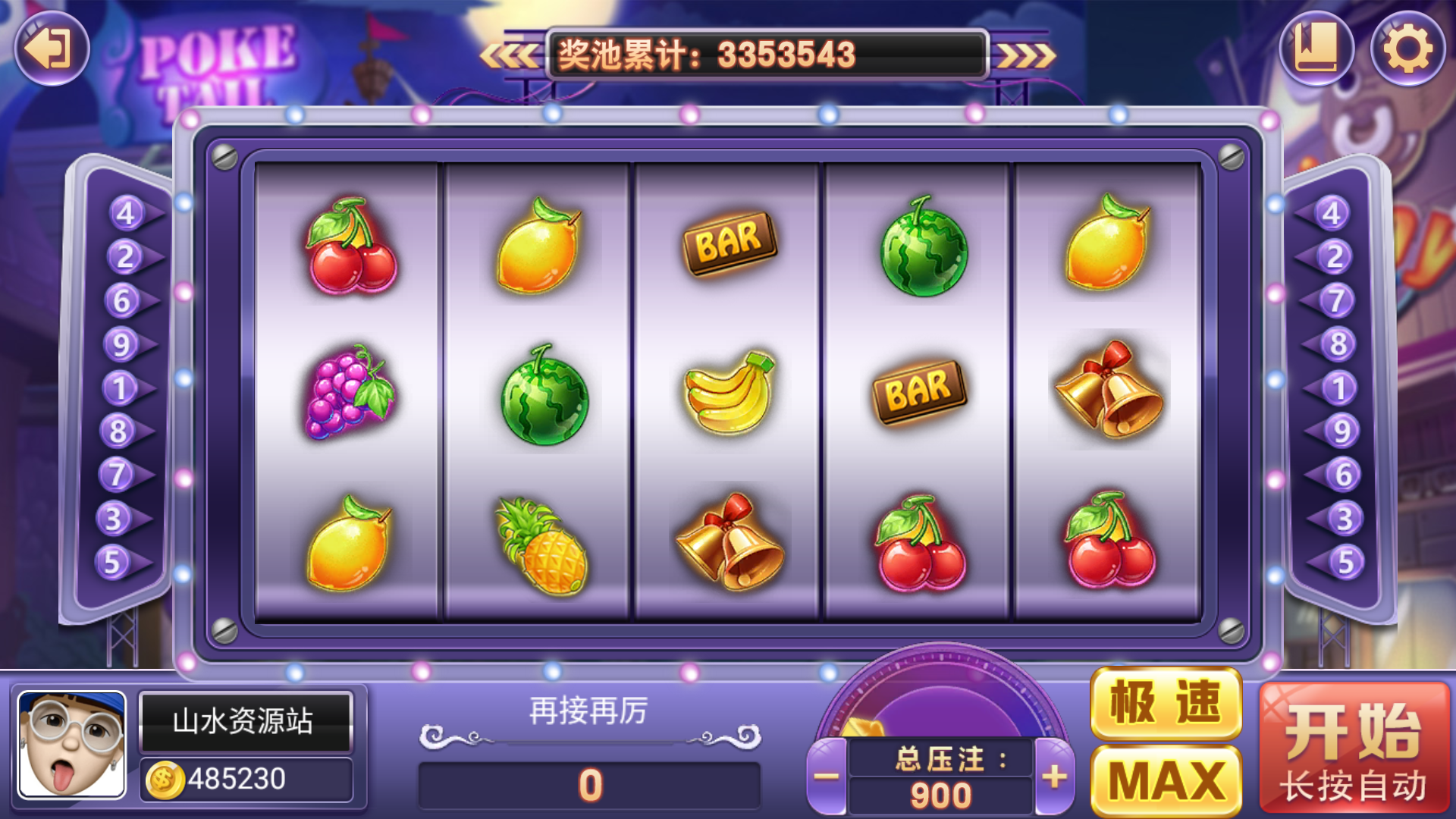Image resolution: width=1456 pixels, height=819 pixels.
Task: Enable 极速 fast spin mode
Action: (x=1168, y=705)
